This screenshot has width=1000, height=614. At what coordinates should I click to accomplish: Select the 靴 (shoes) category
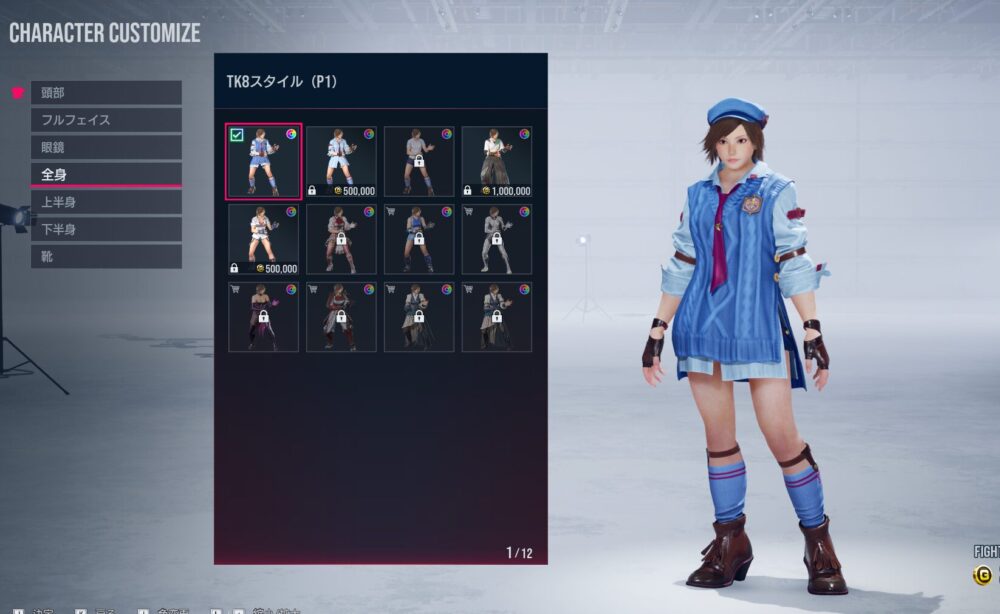(106, 256)
